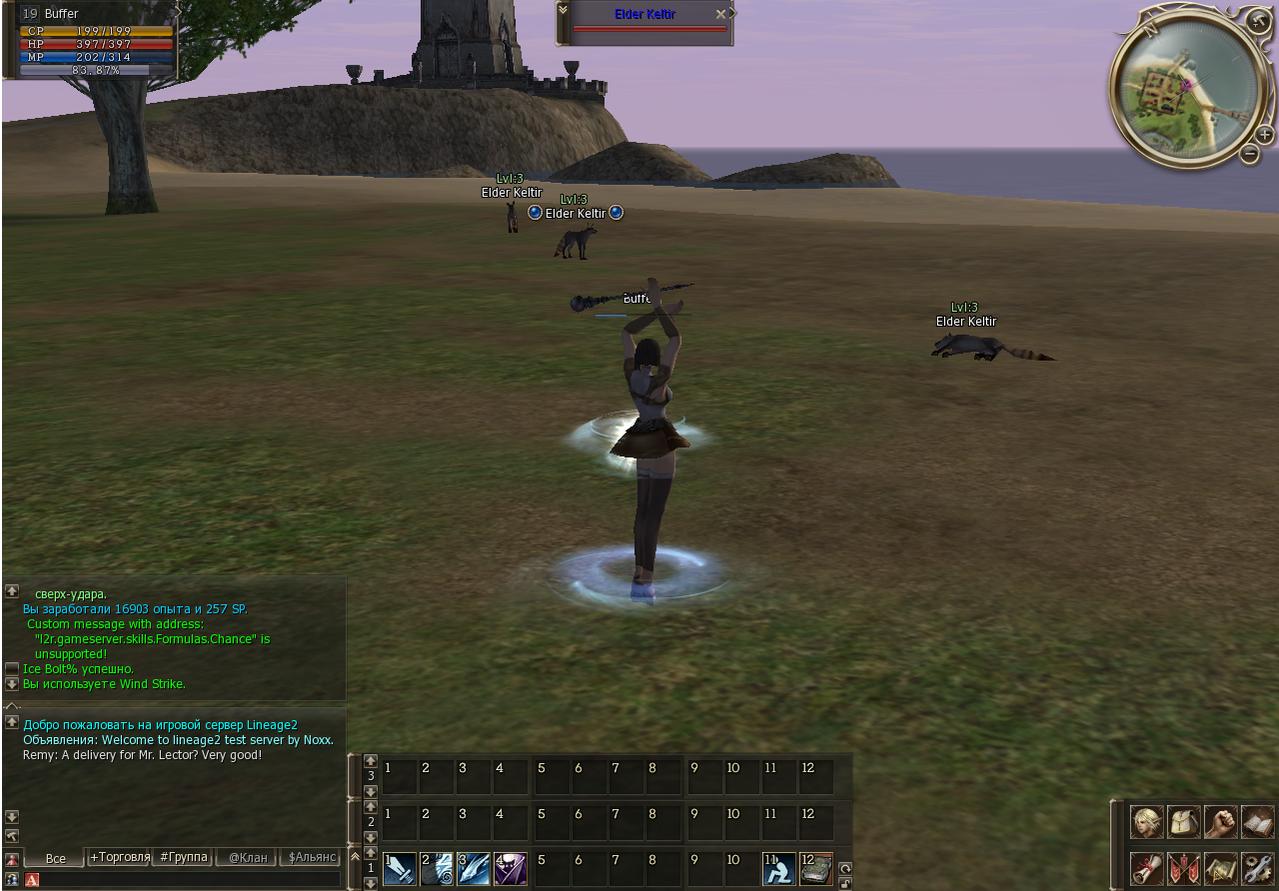
Task: Zoom out the minimap with minus button
Action: pyautogui.click(x=1249, y=153)
